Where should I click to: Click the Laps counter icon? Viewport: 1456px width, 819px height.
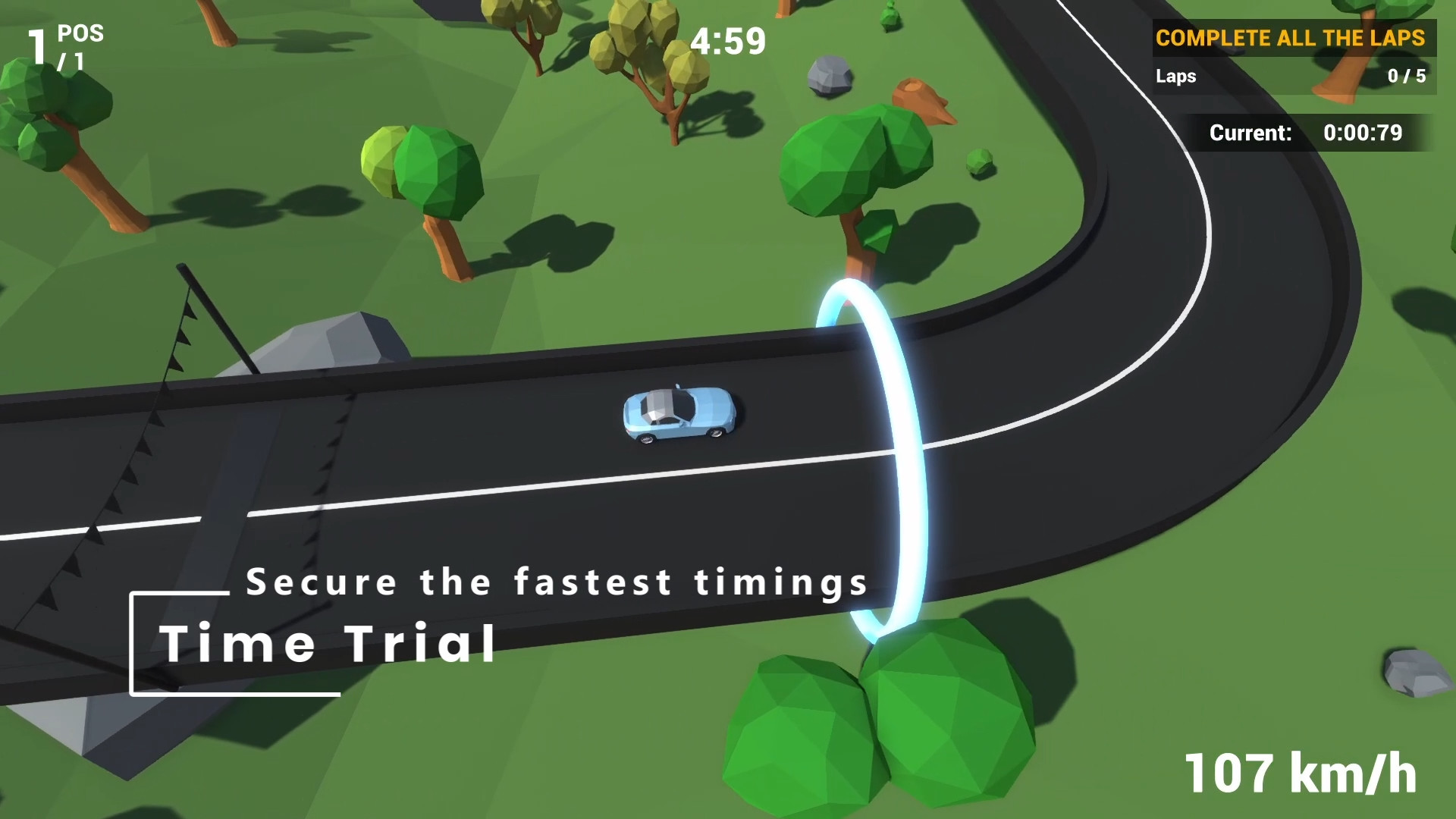(1175, 77)
